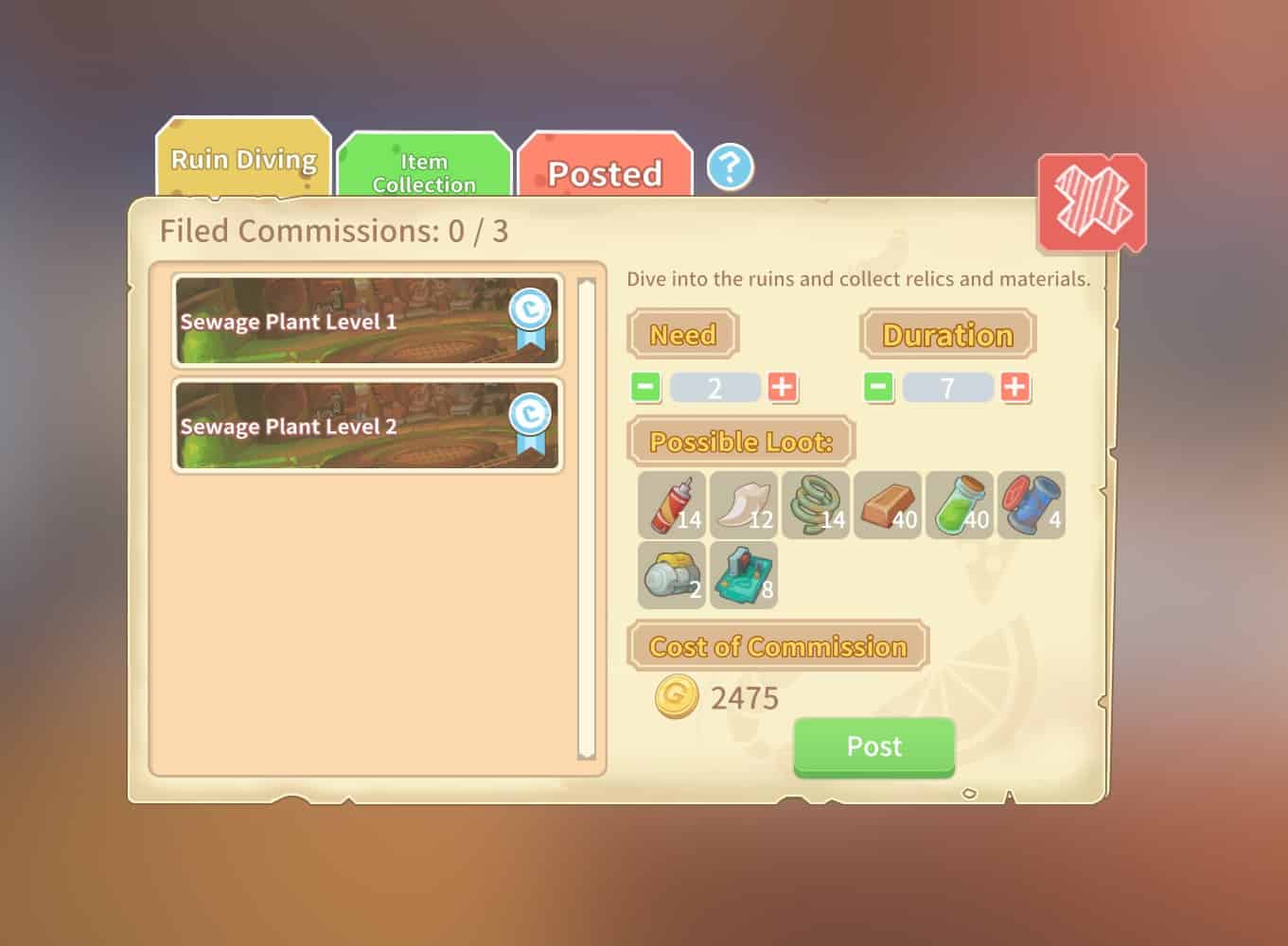Click the gold coin commission cost icon

pyautogui.click(x=674, y=697)
